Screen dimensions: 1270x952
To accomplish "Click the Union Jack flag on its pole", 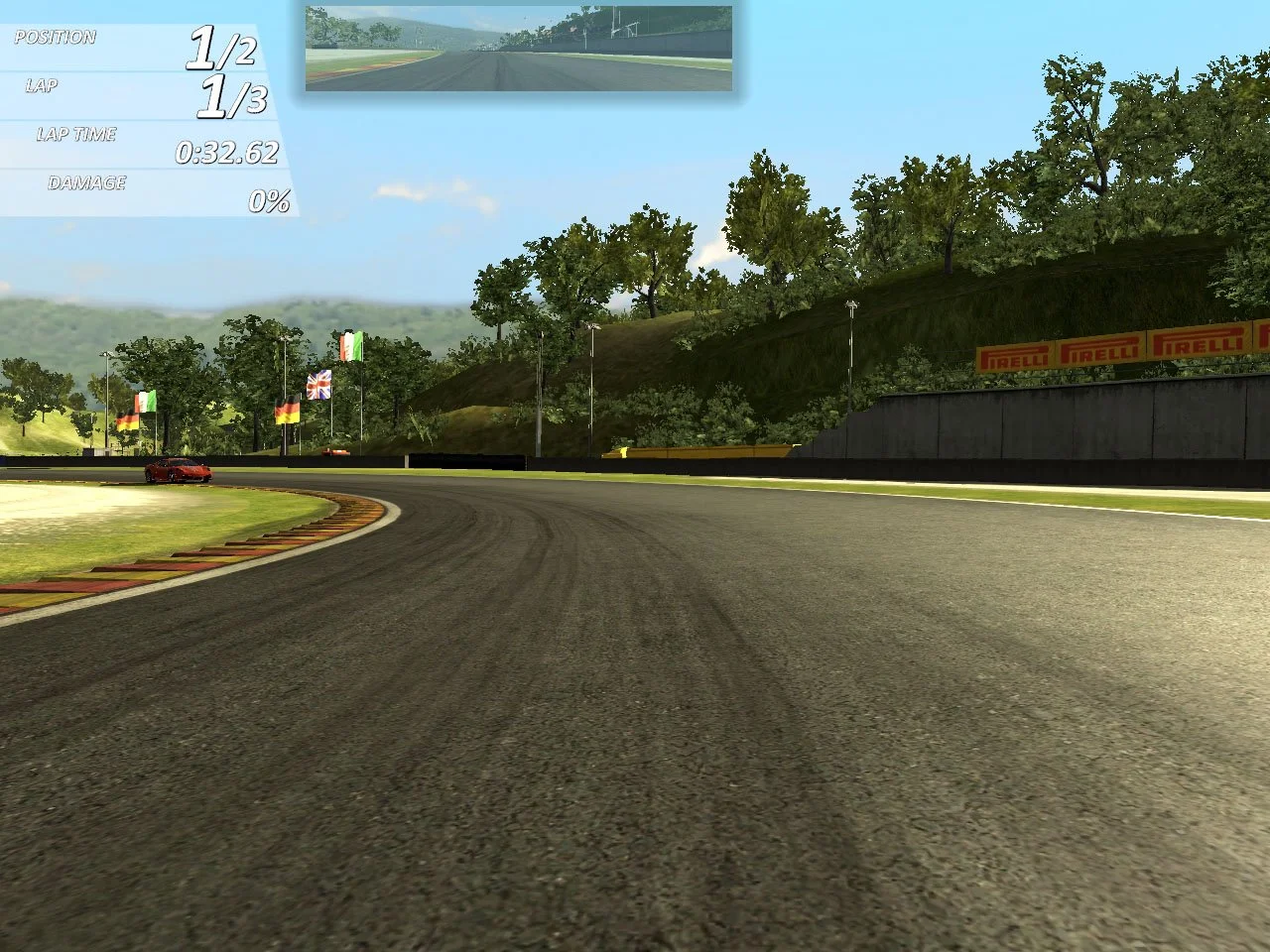I will click(319, 383).
